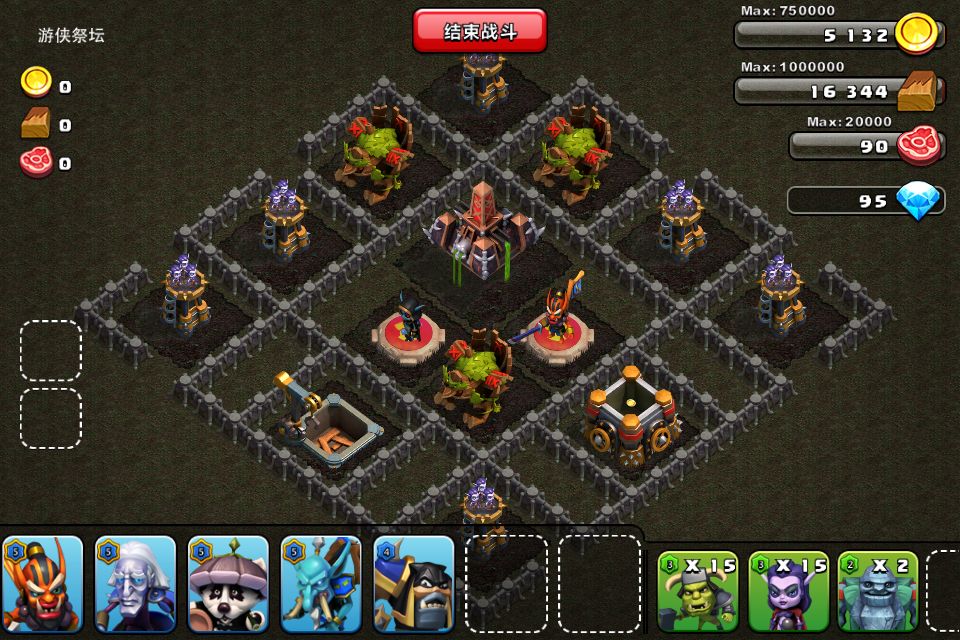Tap the red End Battle button

[480, 30]
